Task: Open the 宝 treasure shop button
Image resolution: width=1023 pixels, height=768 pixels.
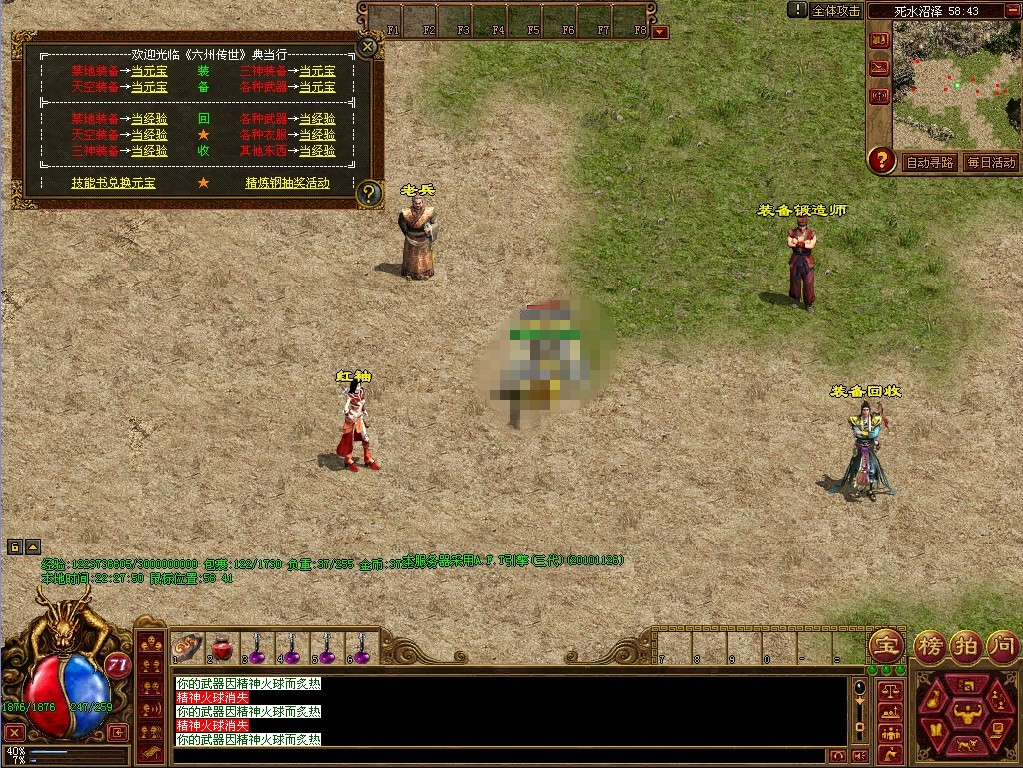Action: 886,643
